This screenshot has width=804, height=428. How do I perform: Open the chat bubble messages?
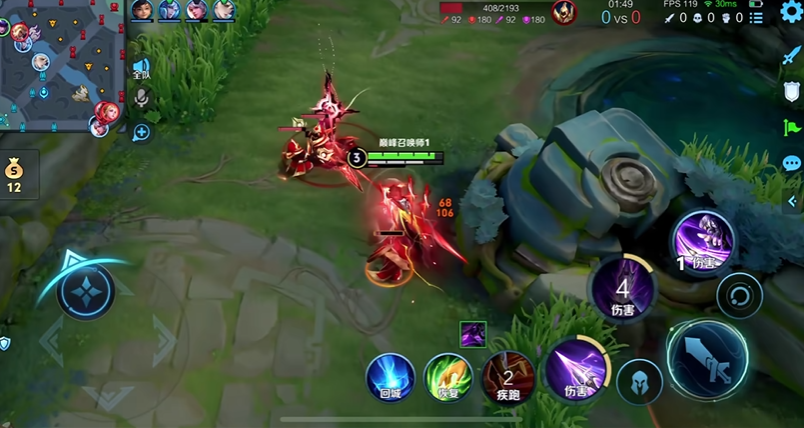point(792,163)
